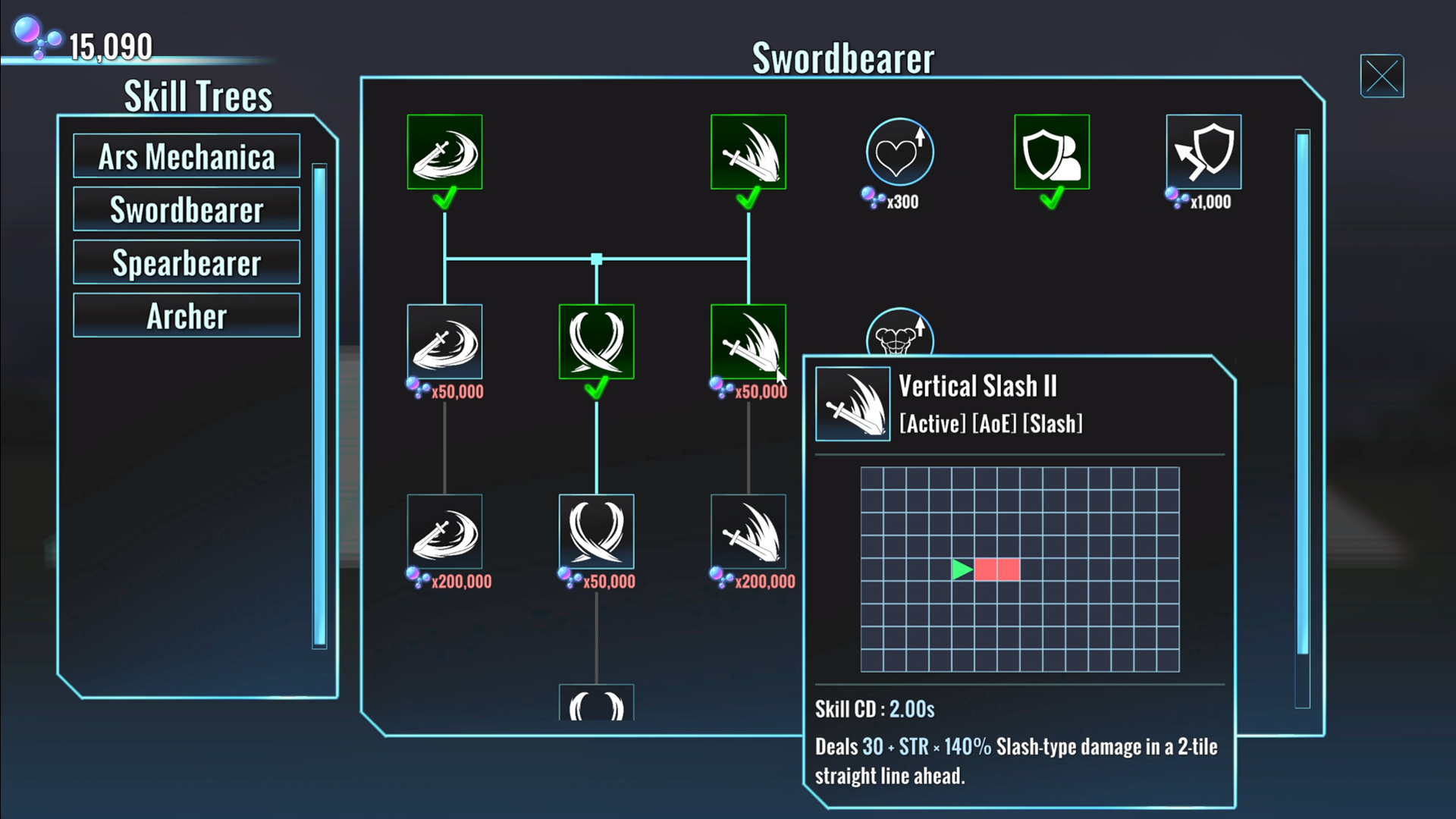Click the Skill Trees list scrollbar

(x=319, y=406)
